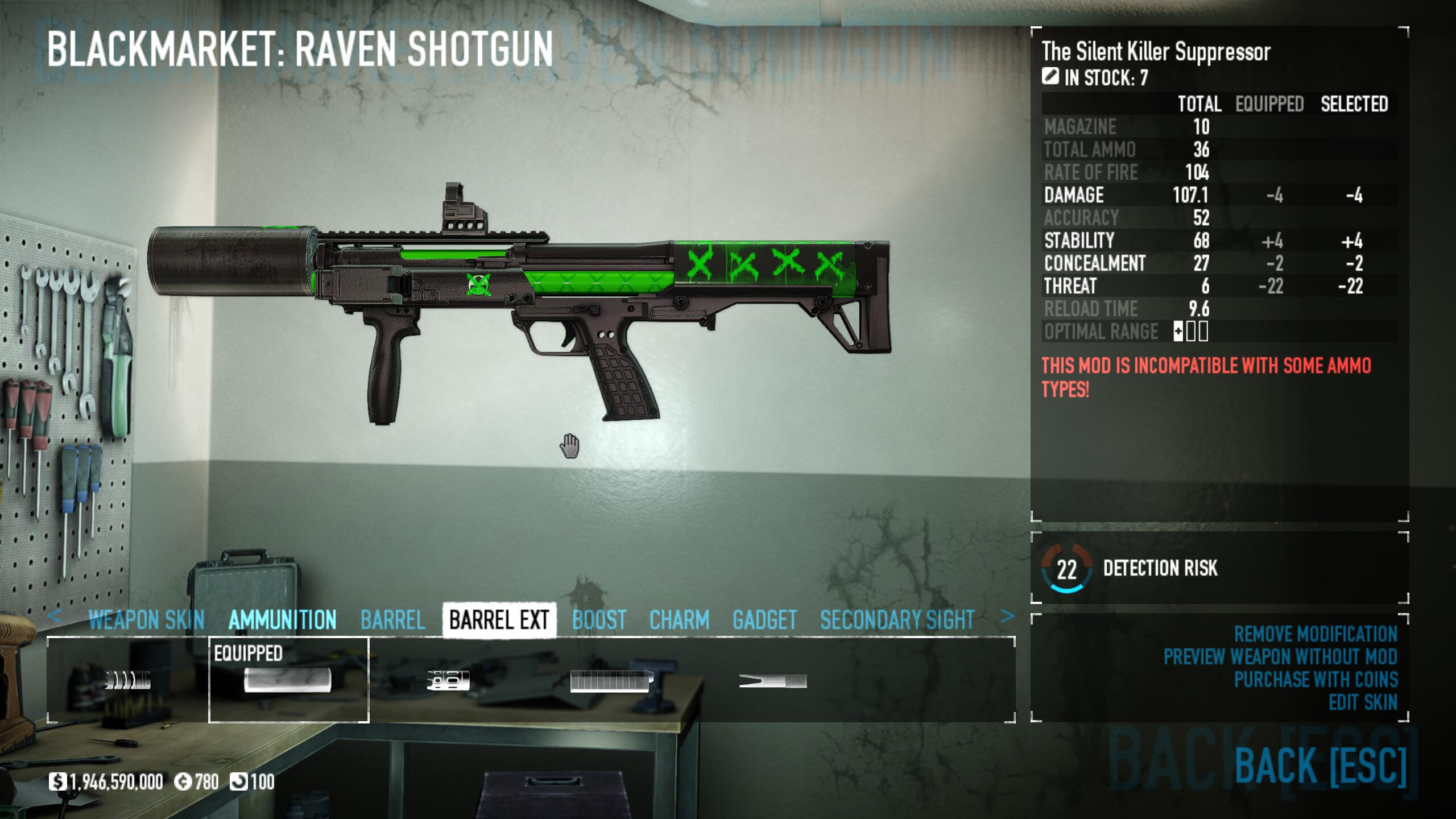
Task: Pick the short perforated compensator mod
Action: click(x=448, y=680)
